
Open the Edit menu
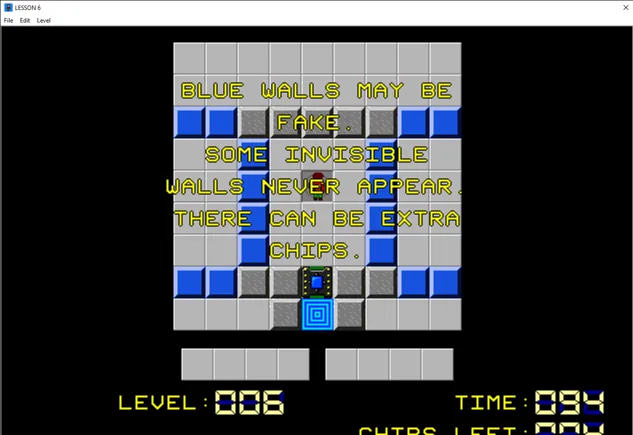[25, 20]
